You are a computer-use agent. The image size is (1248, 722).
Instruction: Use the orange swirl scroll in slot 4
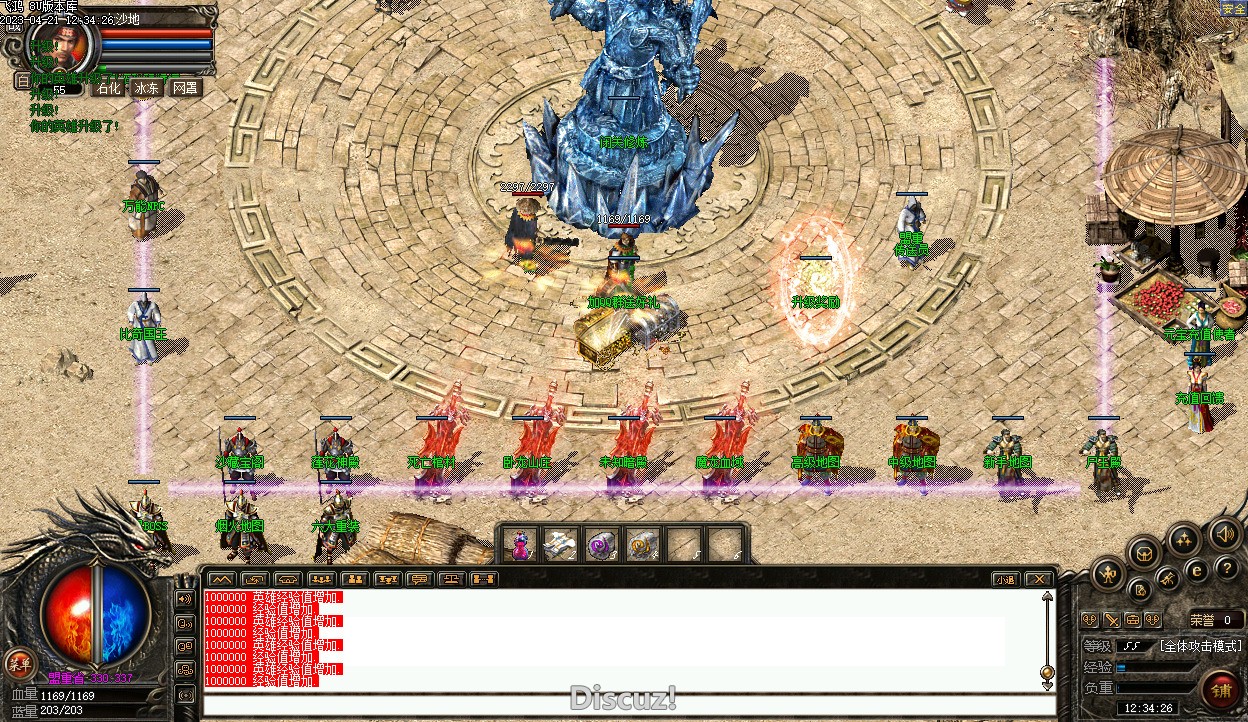[642, 545]
